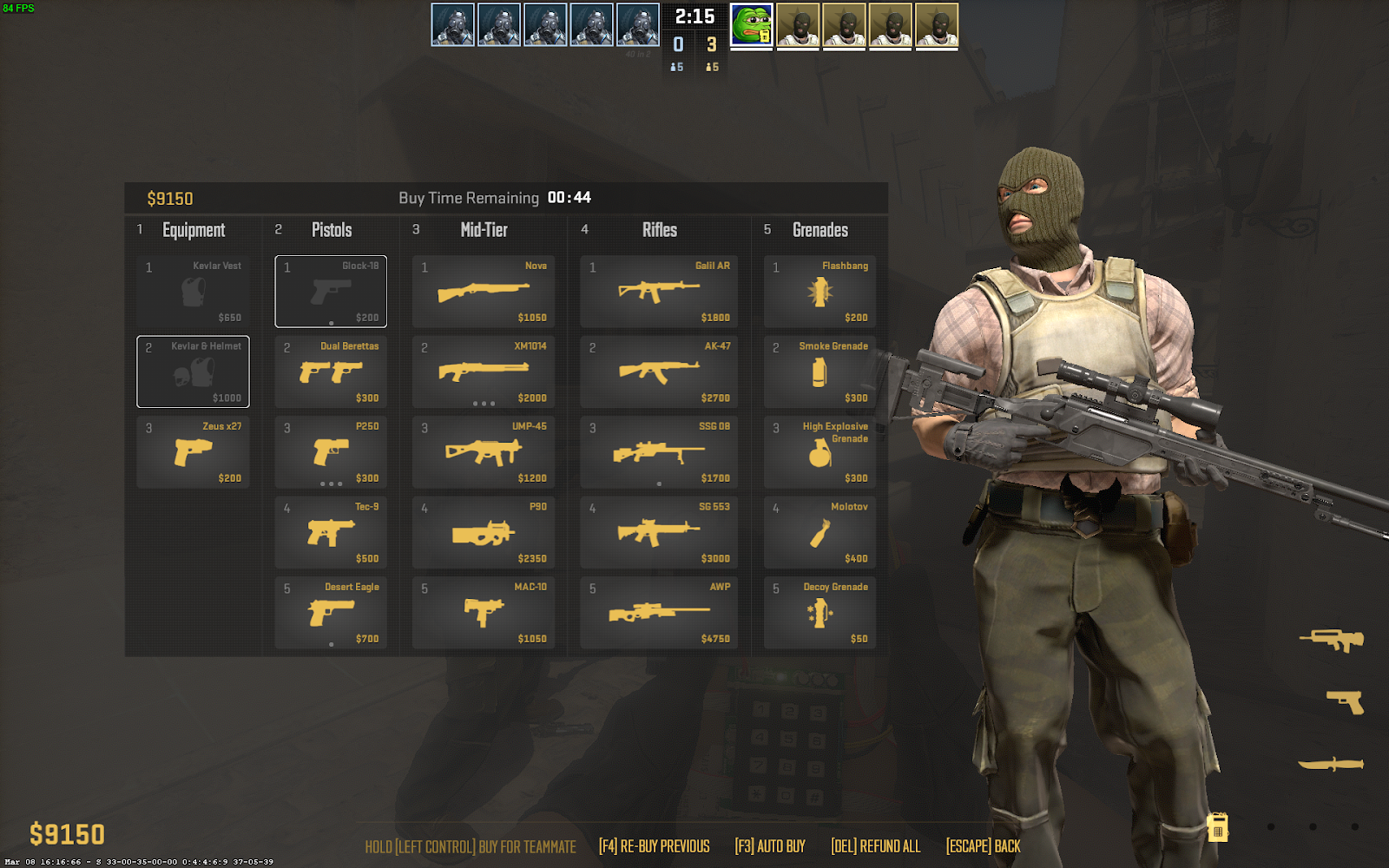The width and height of the screenshot is (1389, 868).
Task: Buy the Zeus x27 taser
Action: pos(193,452)
